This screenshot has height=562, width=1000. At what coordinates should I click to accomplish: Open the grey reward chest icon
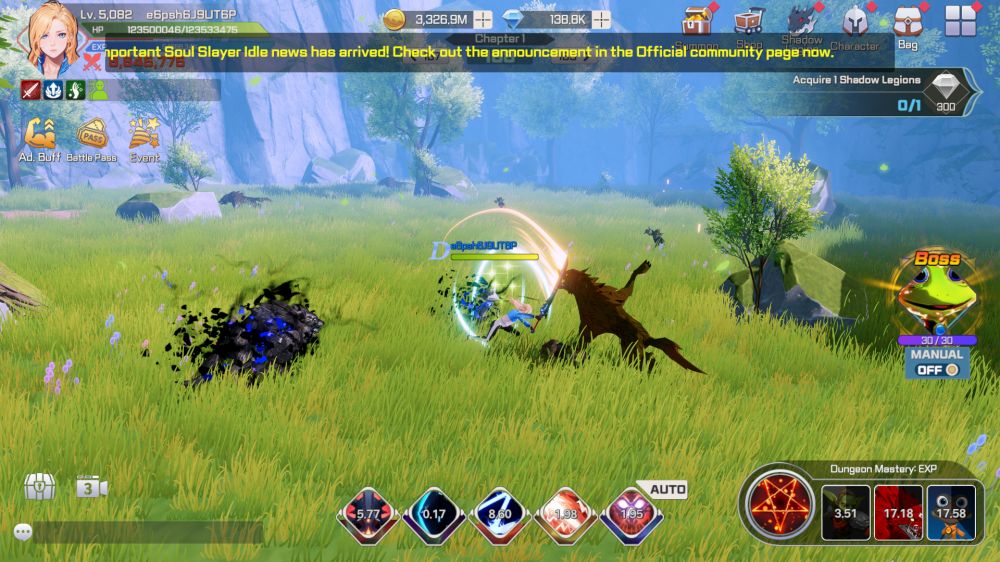39,487
